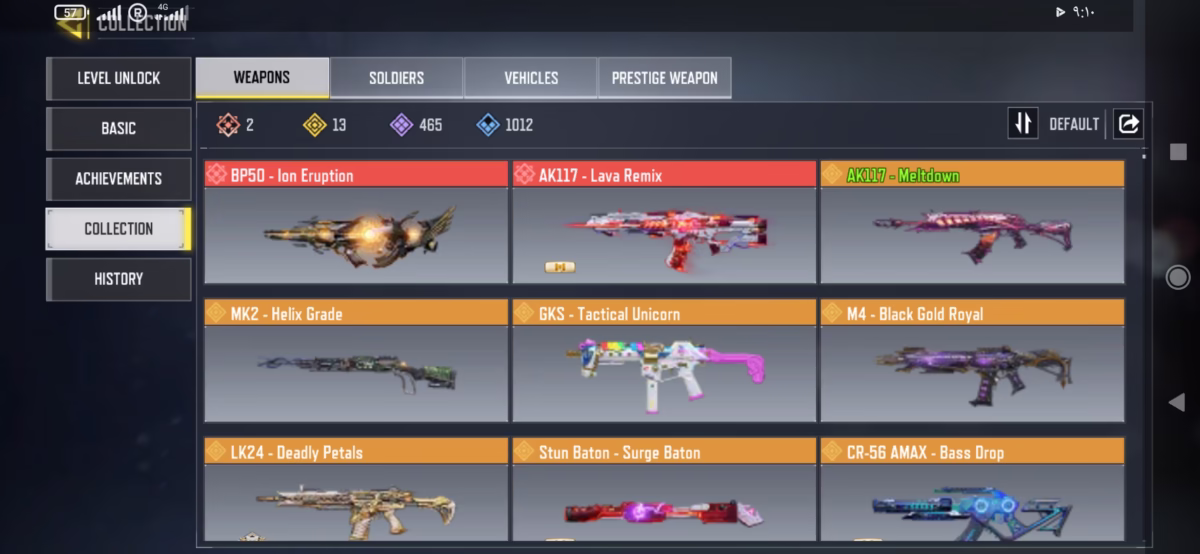Show the Vehicles tab

pos(531,78)
